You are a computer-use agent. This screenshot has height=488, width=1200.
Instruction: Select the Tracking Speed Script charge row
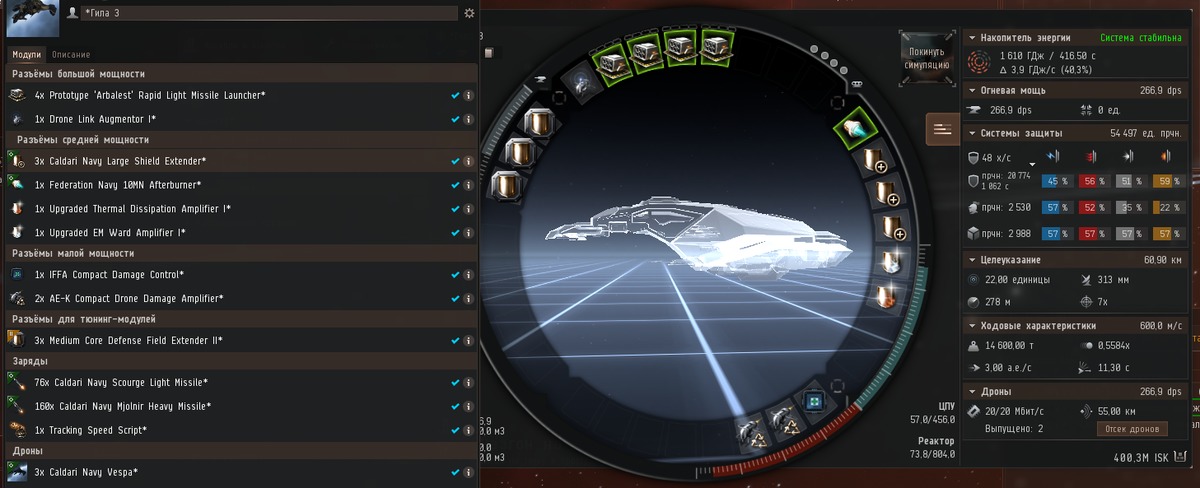point(91,430)
